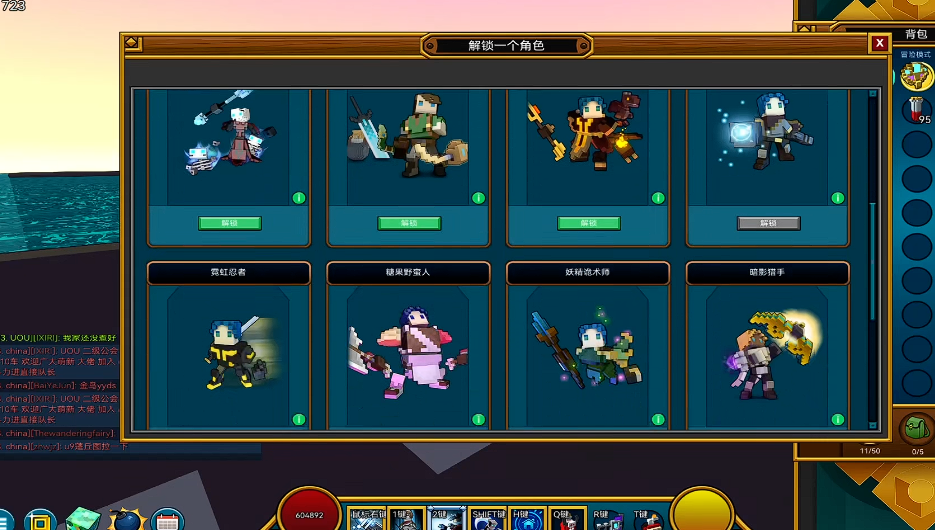
Task: Use the SHIFT key hotbar ability
Action: click(488, 520)
